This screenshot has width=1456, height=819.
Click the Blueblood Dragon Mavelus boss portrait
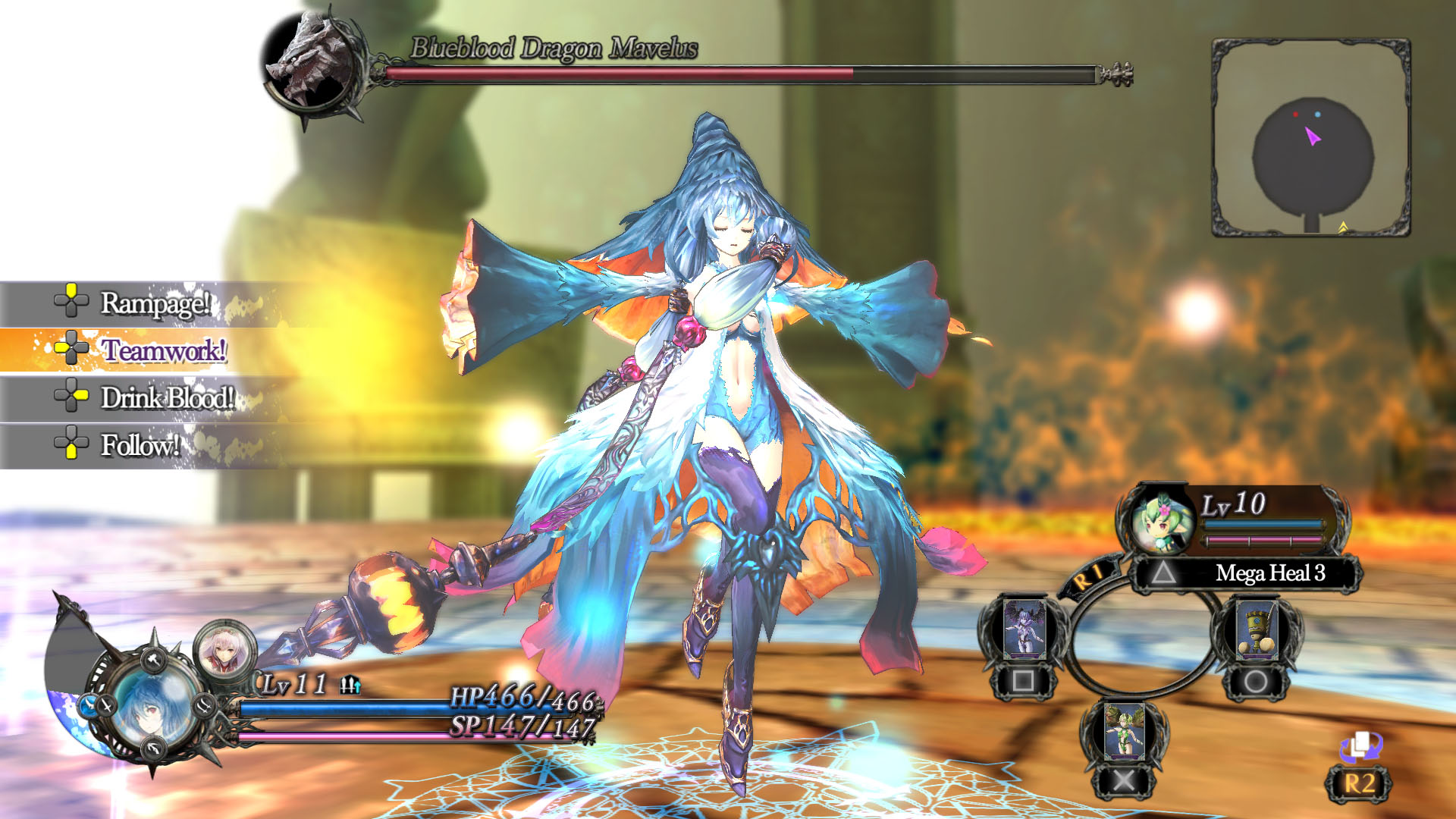(x=312, y=64)
